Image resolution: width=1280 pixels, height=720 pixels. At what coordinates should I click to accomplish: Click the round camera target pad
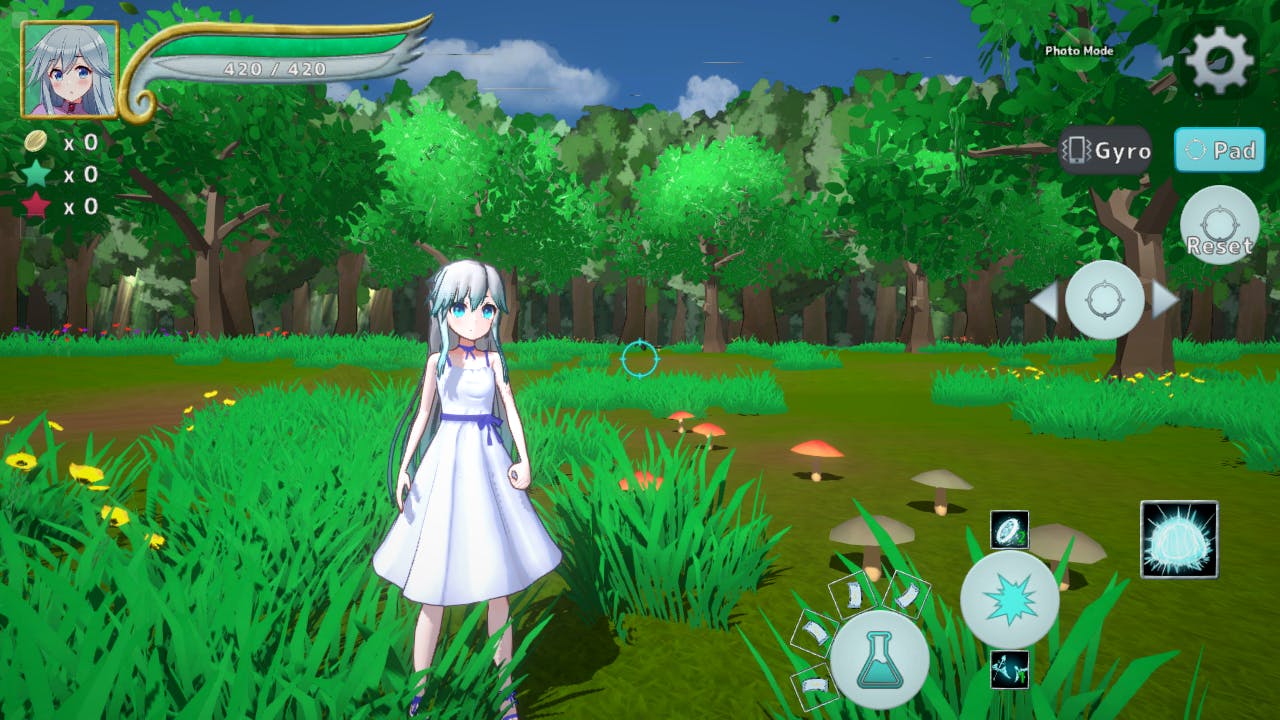pyautogui.click(x=1105, y=299)
